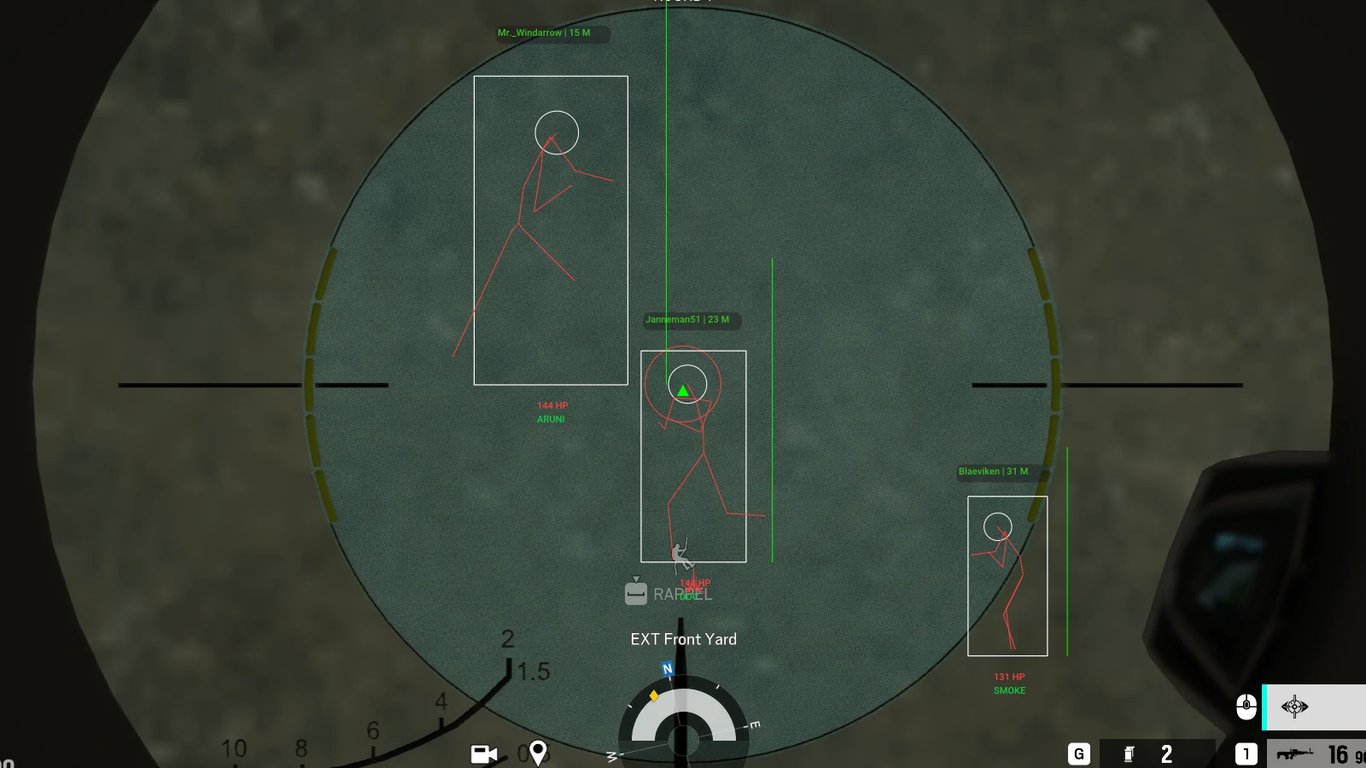The width and height of the screenshot is (1366, 768).
Task: Toggle Blaeviken's ESP tracking box
Action: (1007, 575)
